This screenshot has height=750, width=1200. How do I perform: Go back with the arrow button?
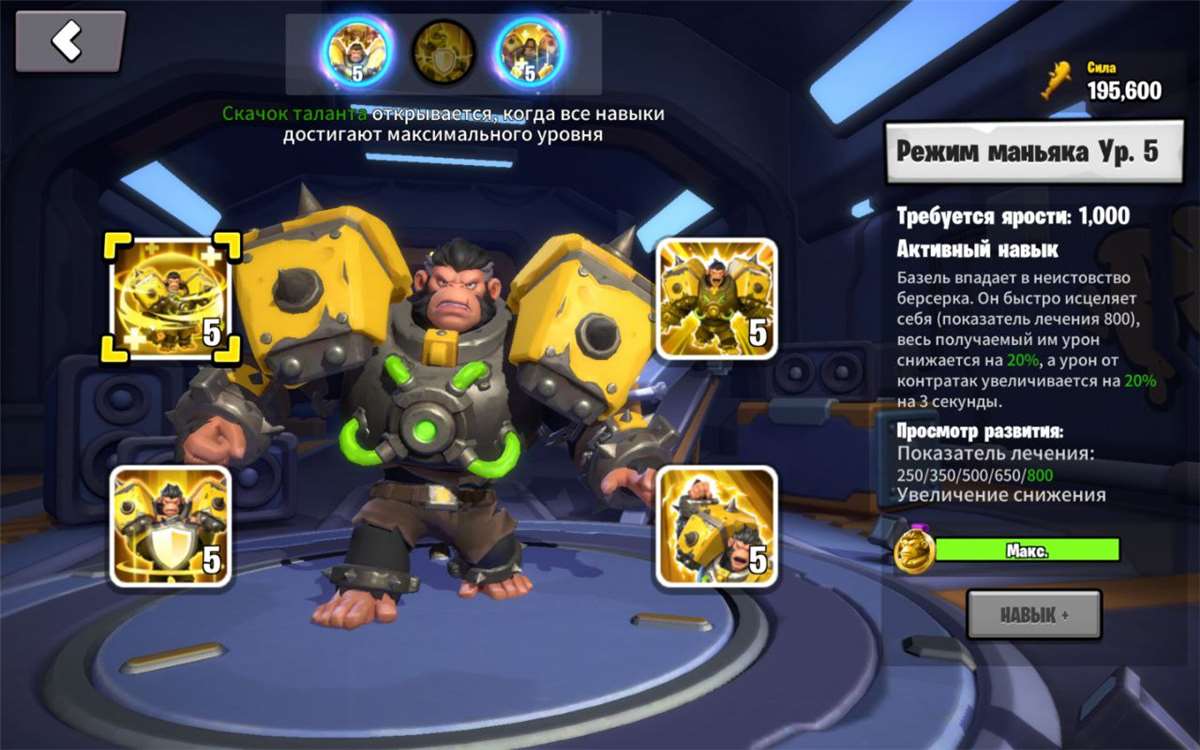[x=69, y=42]
